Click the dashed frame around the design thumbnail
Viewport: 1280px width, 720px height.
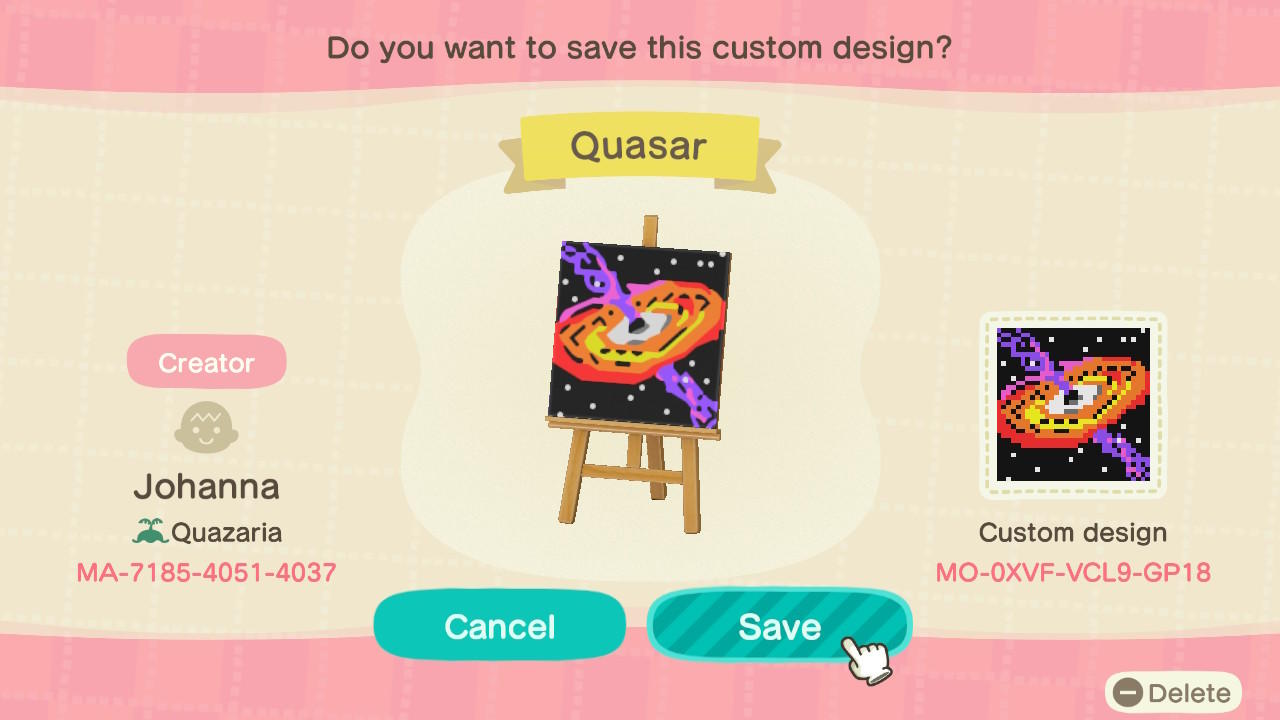(1073, 318)
